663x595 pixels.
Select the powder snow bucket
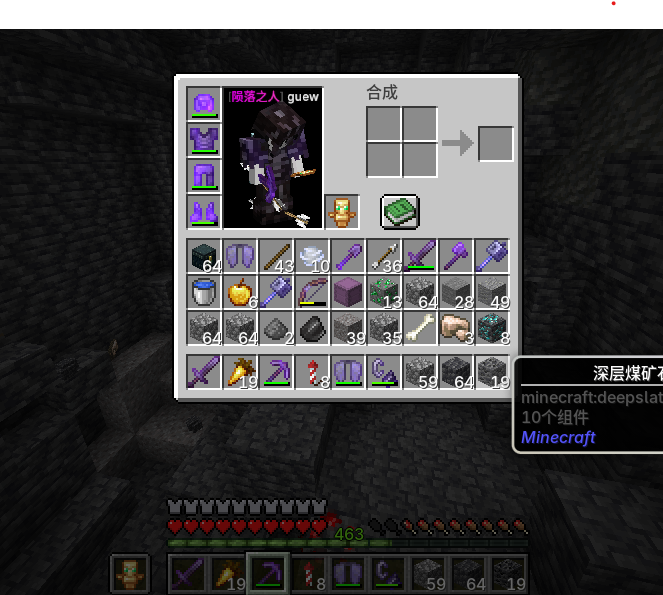pyautogui.click(x=205, y=293)
